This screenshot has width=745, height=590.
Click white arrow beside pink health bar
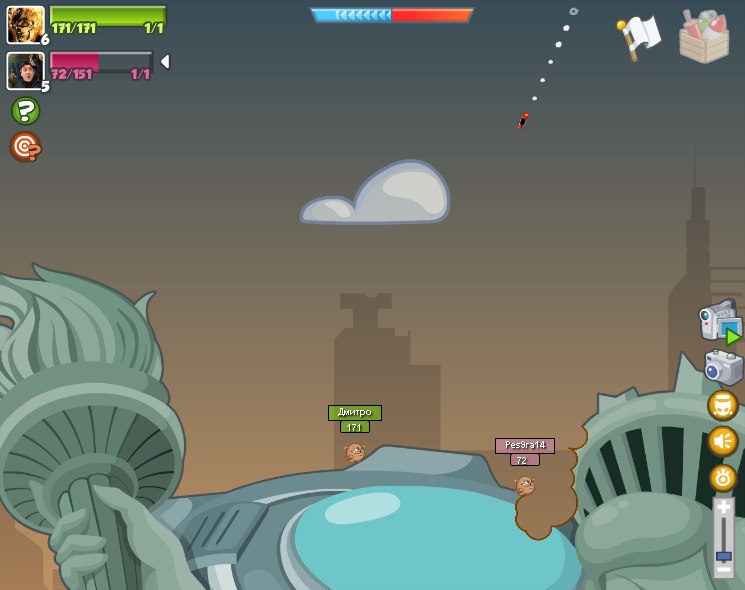pyautogui.click(x=165, y=62)
